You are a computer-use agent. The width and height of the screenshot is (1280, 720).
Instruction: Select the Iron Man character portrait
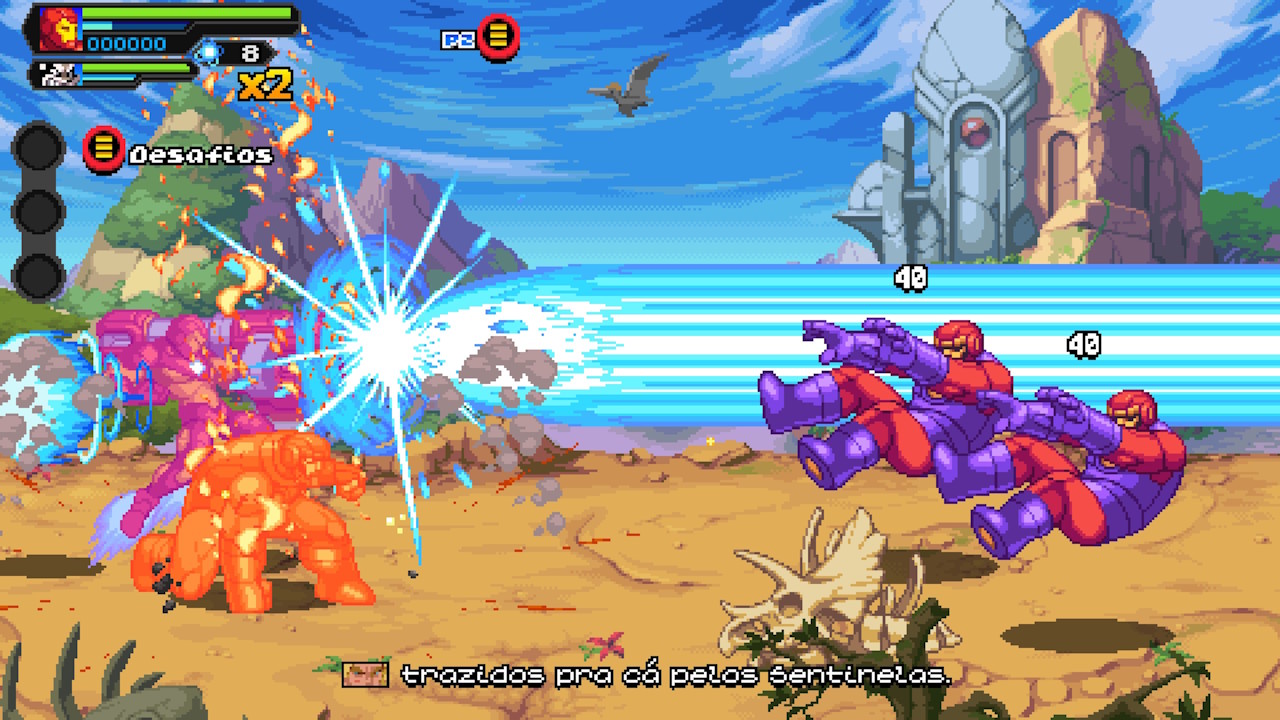pyautogui.click(x=60, y=29)
